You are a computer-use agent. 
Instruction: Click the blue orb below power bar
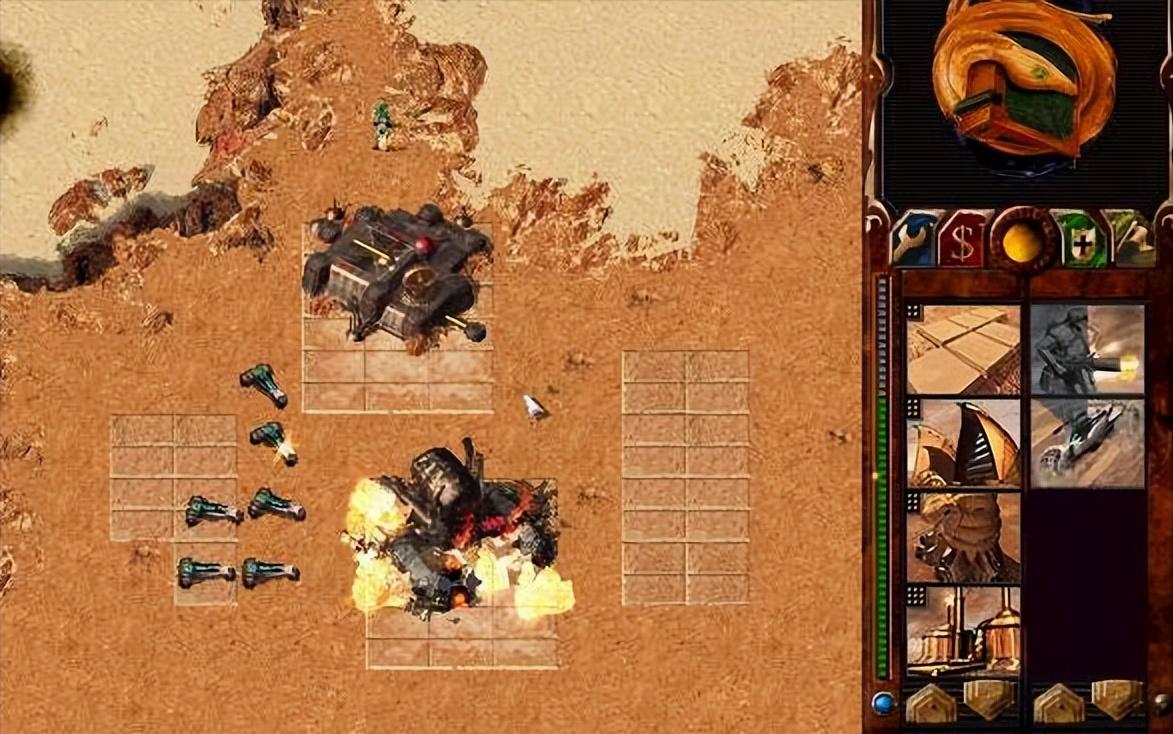883,703
